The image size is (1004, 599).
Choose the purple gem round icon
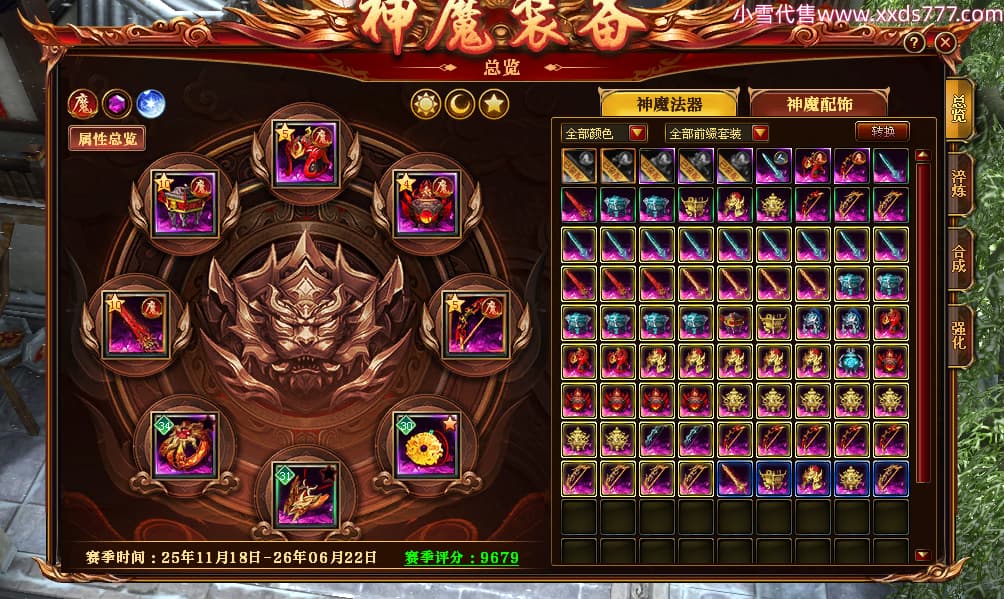(x=116, y=104)
